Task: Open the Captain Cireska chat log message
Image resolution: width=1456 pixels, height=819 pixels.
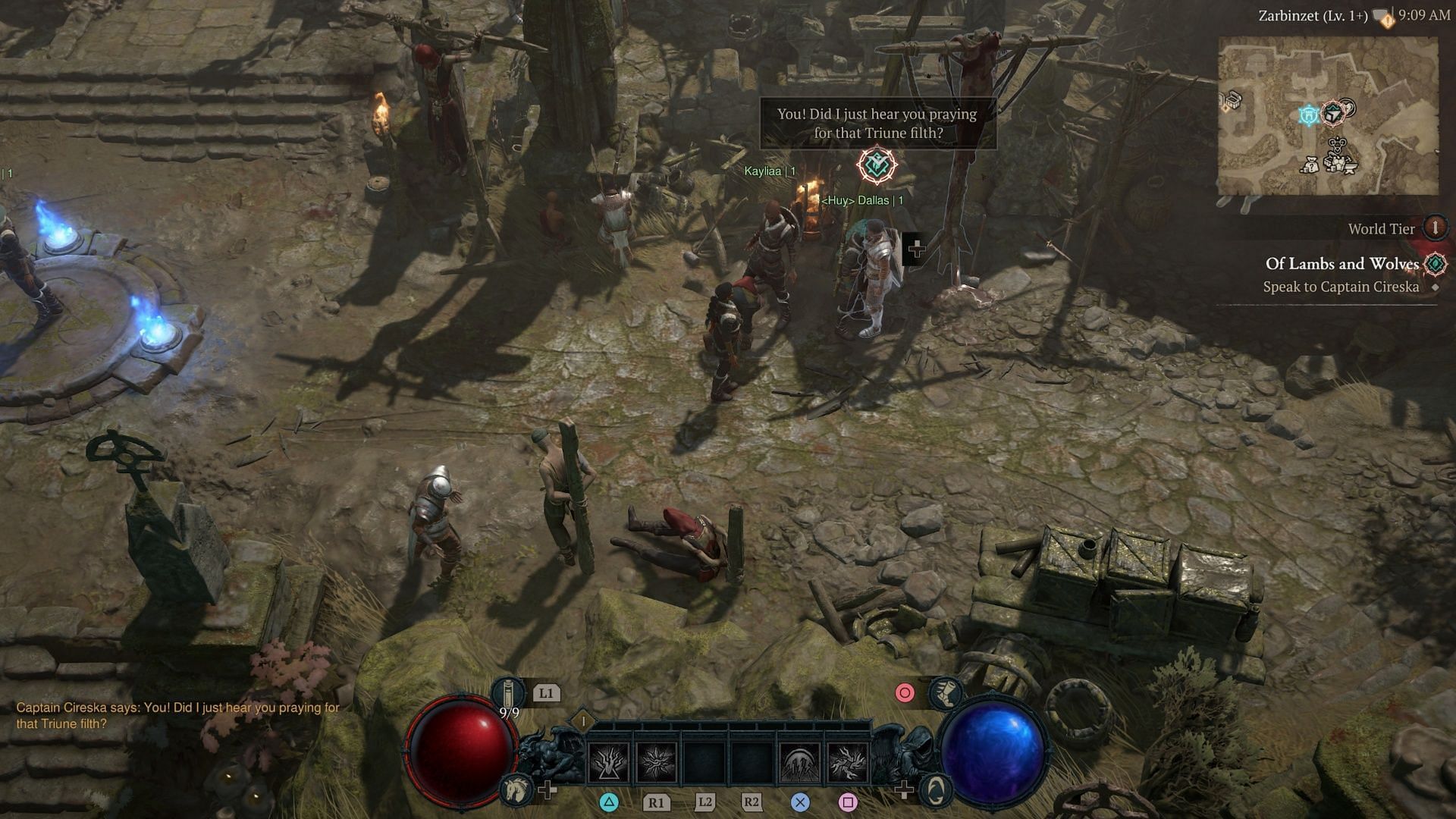Action: (x=177, y=715)
